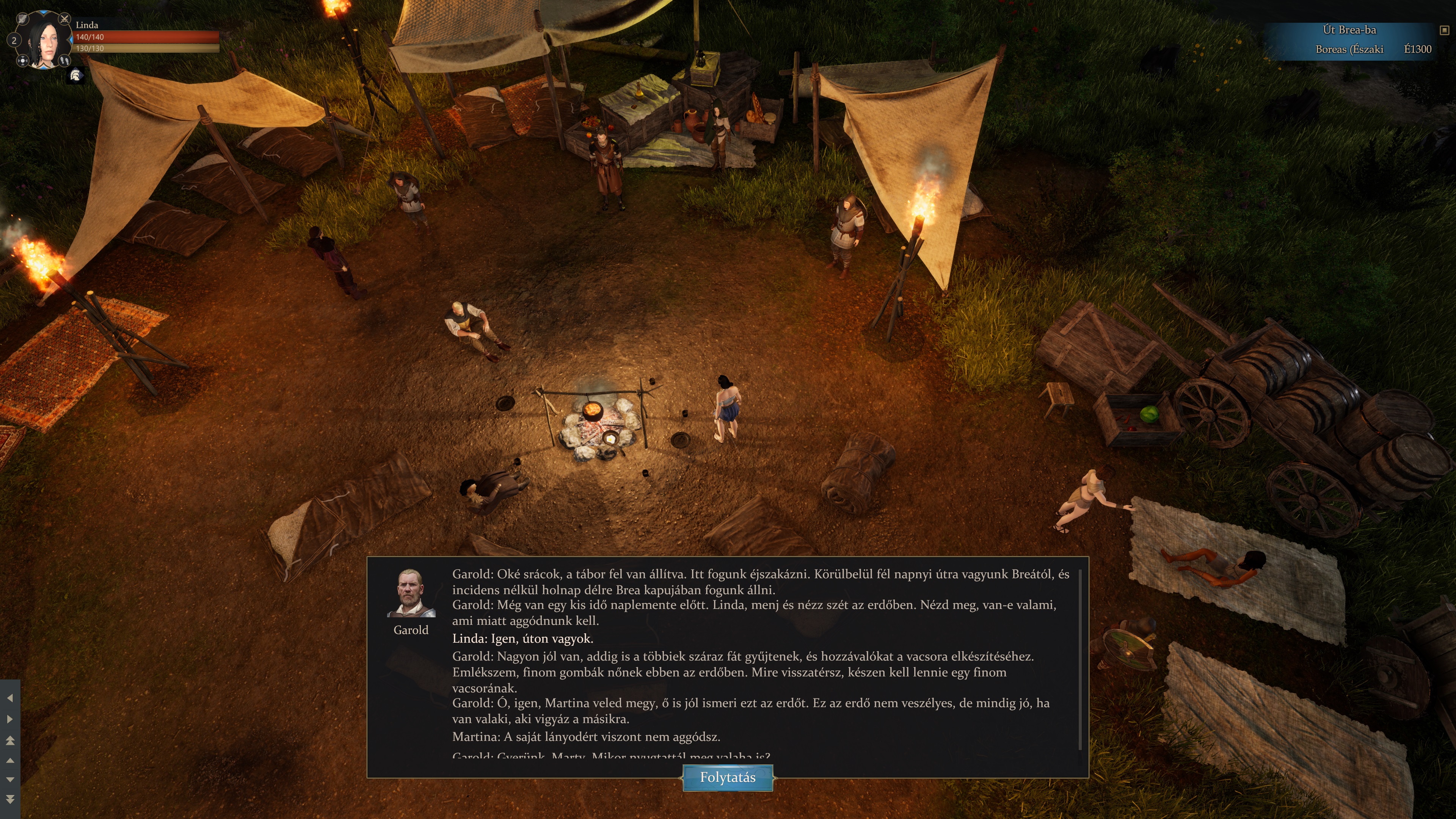Click the left arrow in side panel
This screenshot has height=819, width=1456.
coord(9,698)
